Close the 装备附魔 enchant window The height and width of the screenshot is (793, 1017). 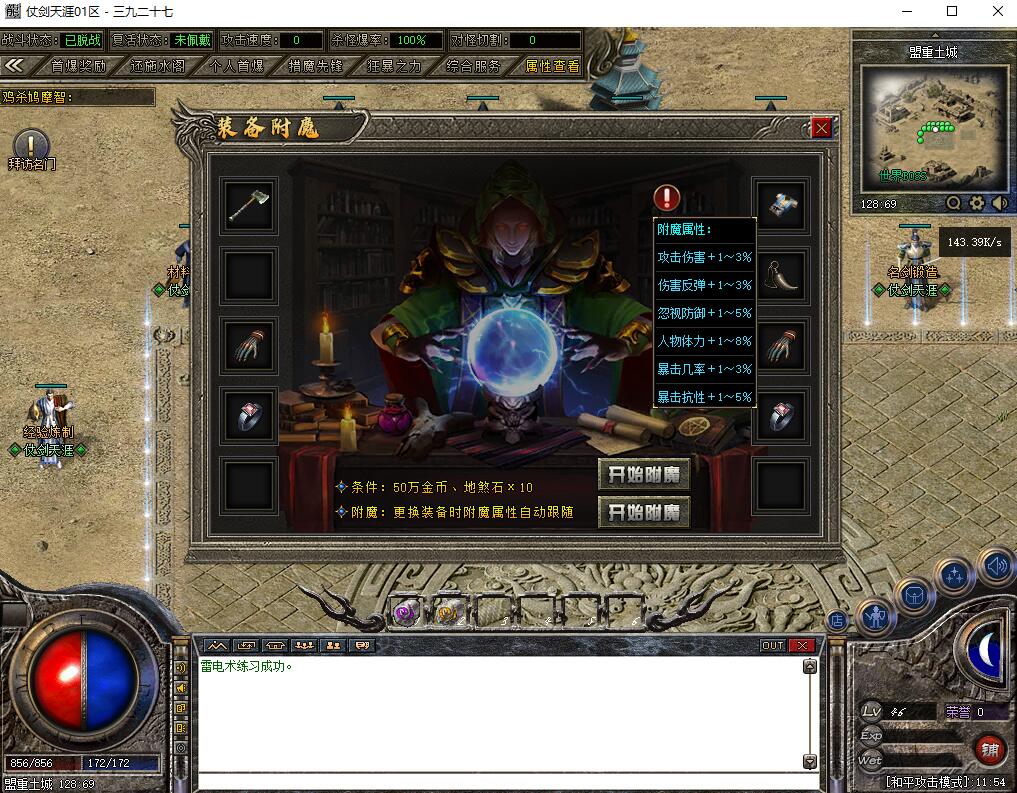pos(821,128)
